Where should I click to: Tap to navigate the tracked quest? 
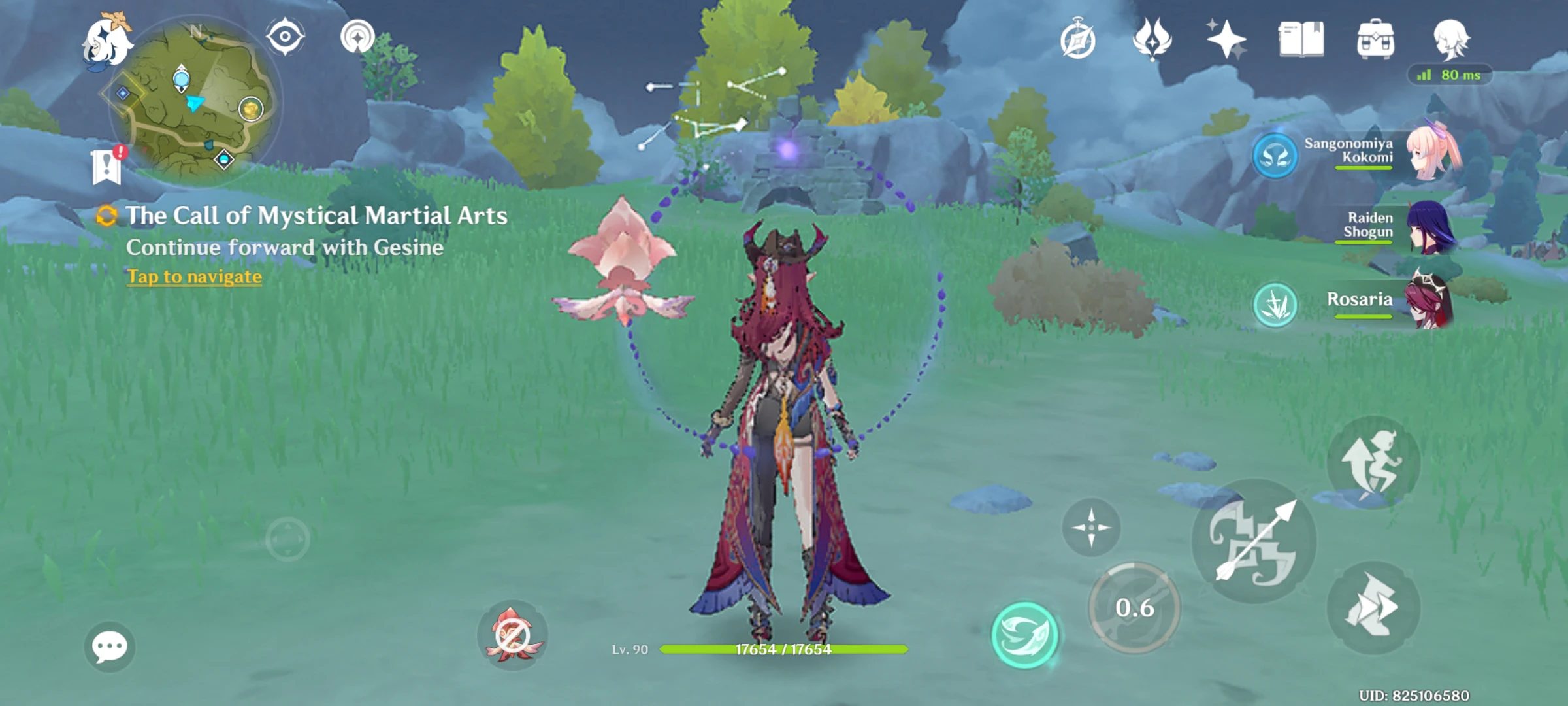coord(194,277)
